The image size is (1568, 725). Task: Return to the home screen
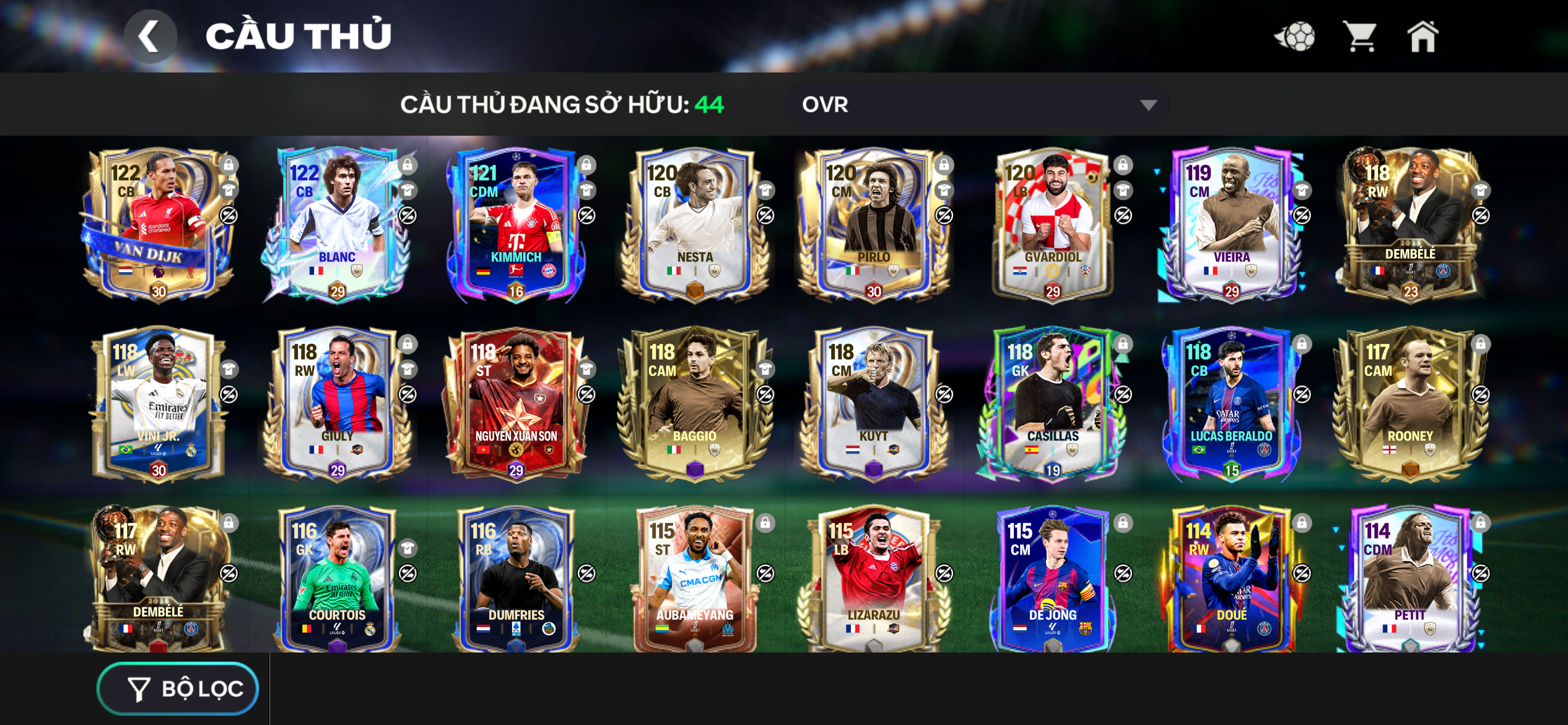[1422, 37]
